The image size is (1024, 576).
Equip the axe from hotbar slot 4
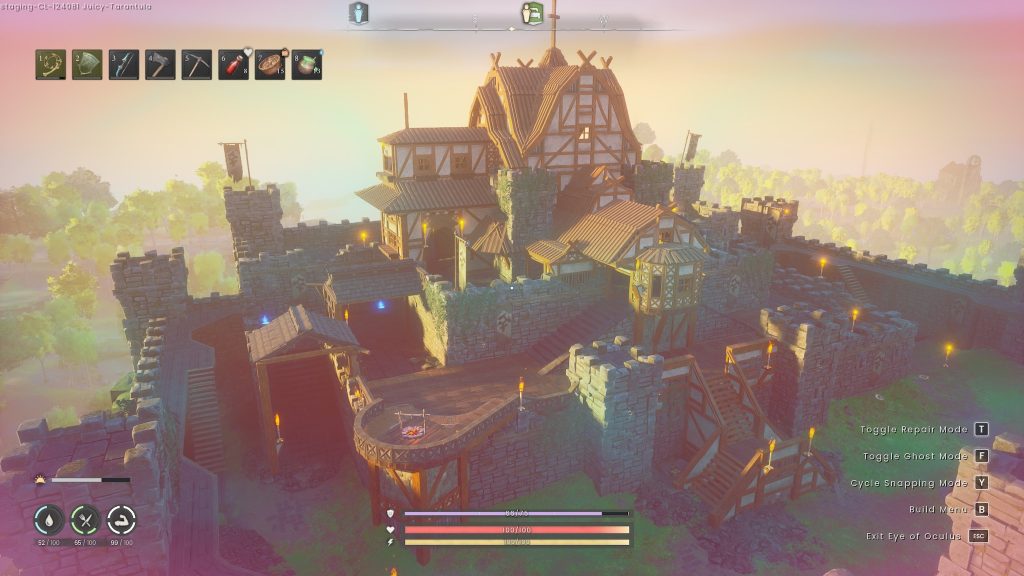[160, 65]
